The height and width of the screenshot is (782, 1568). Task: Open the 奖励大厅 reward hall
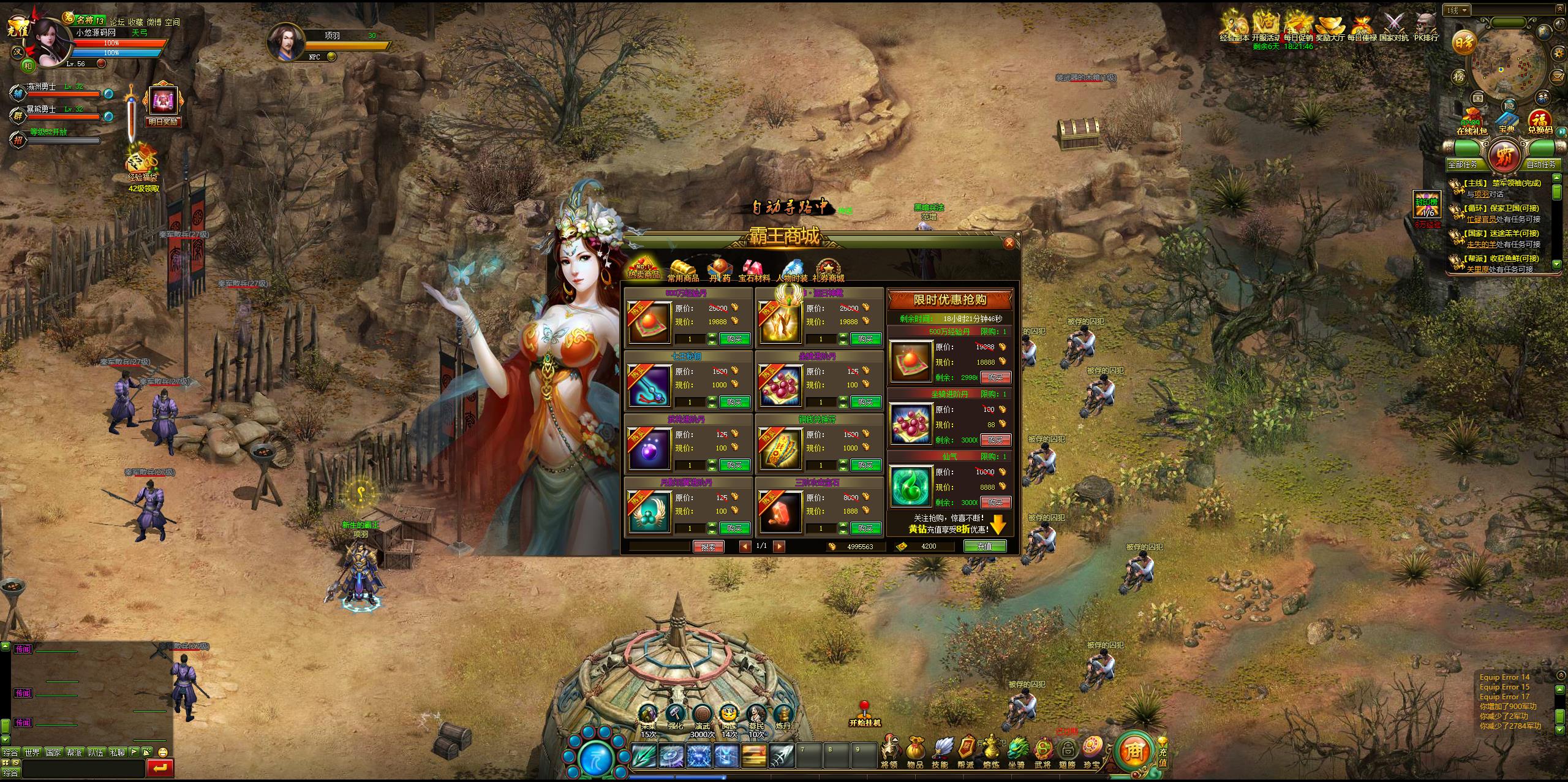(1330, 28)
